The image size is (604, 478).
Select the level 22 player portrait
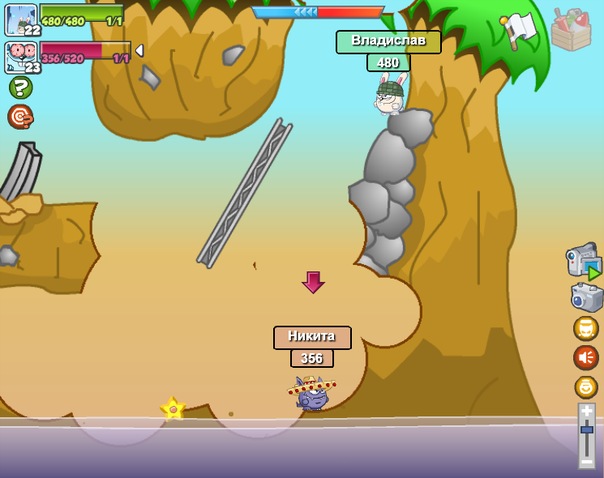[x=20, y=18]
